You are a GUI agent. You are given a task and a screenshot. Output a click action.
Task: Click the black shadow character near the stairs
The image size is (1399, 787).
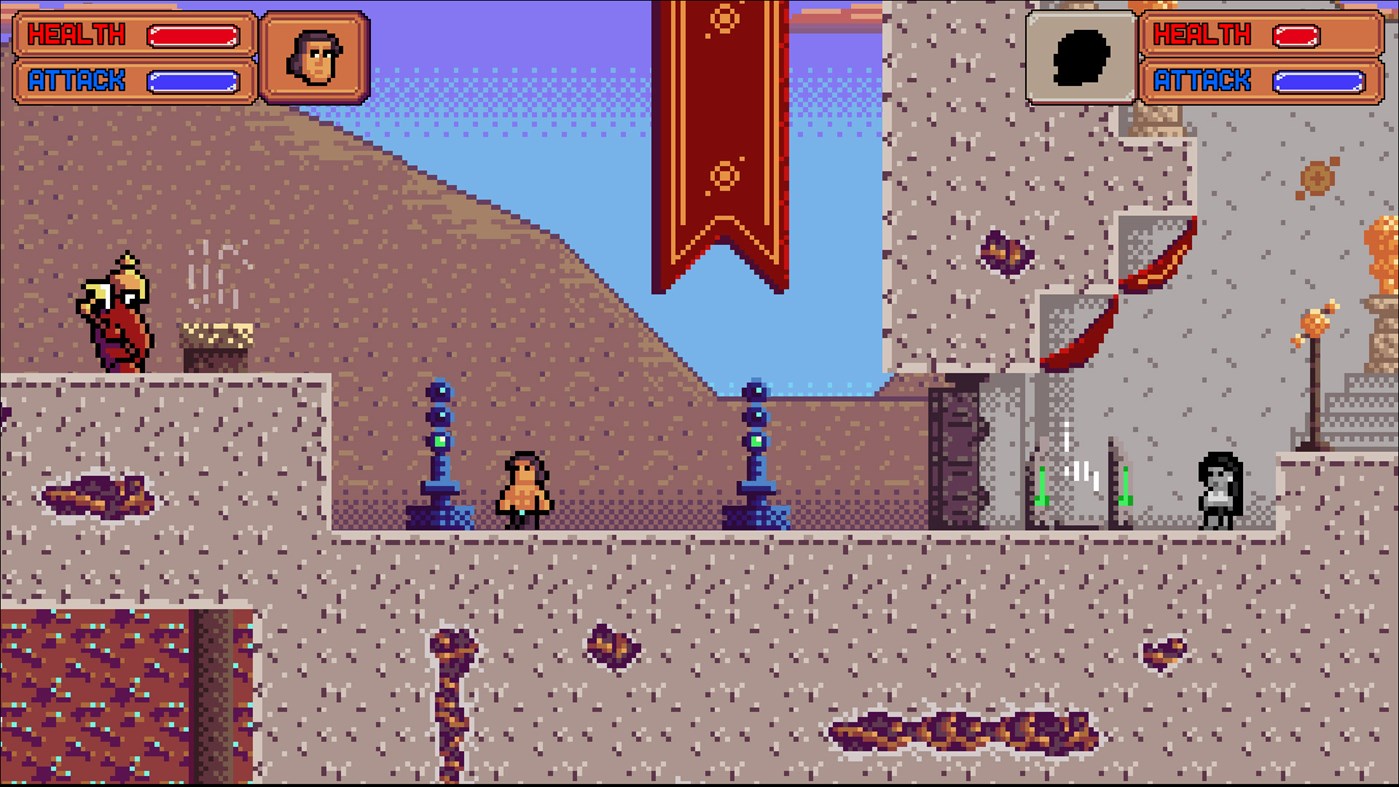tap(1218, 490)
